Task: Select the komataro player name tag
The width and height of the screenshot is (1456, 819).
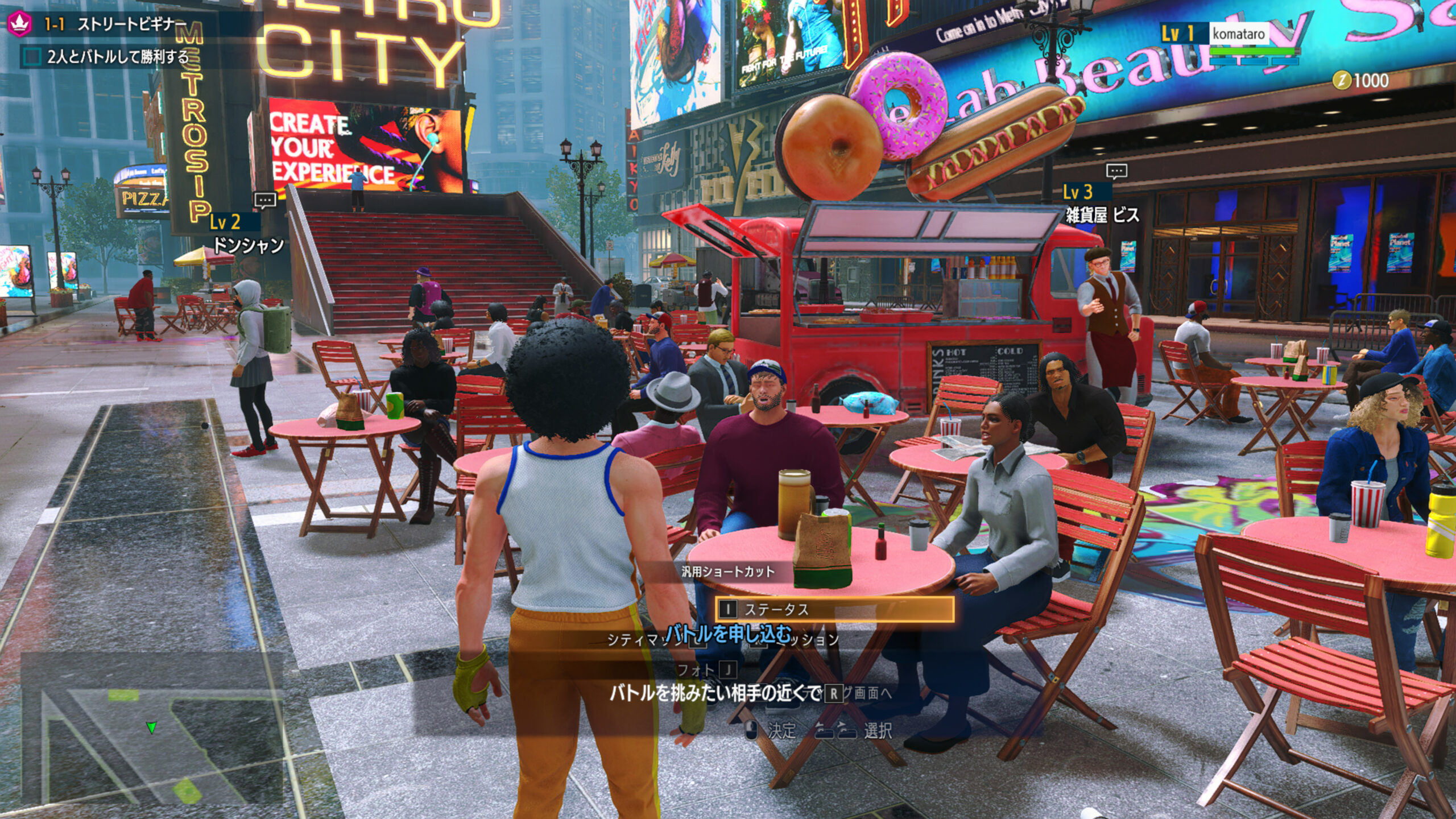Action: click(x=1238, y=34)
